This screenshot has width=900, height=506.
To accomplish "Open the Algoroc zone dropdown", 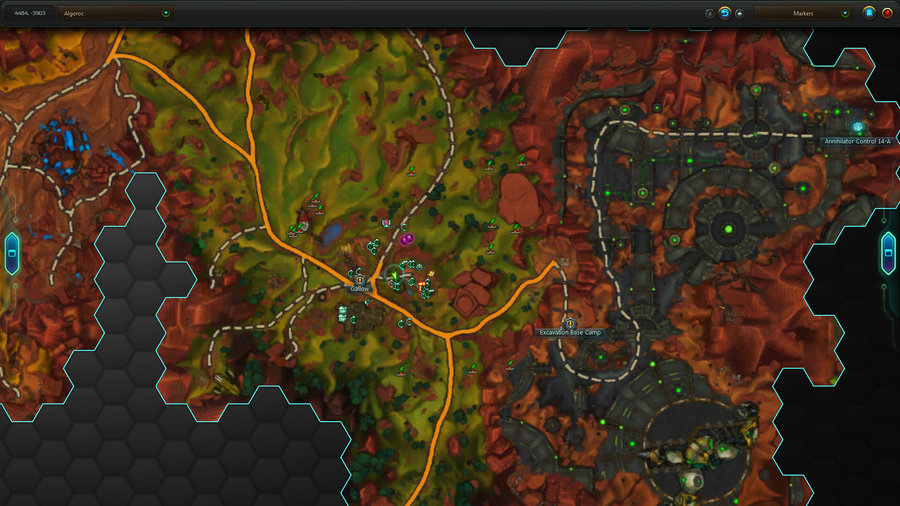I will coord(117,14).
